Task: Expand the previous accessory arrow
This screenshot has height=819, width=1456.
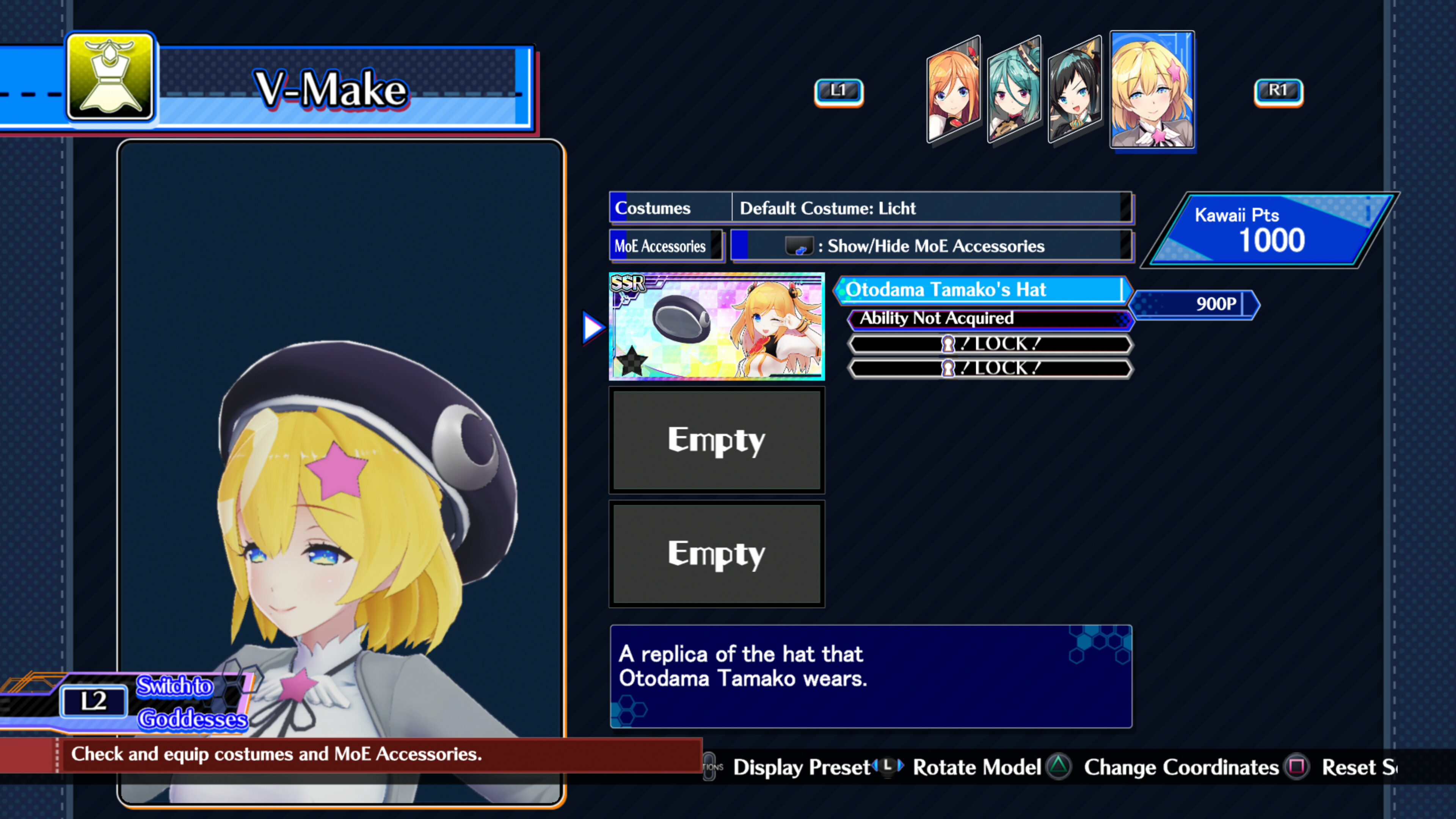Action: 593,327
